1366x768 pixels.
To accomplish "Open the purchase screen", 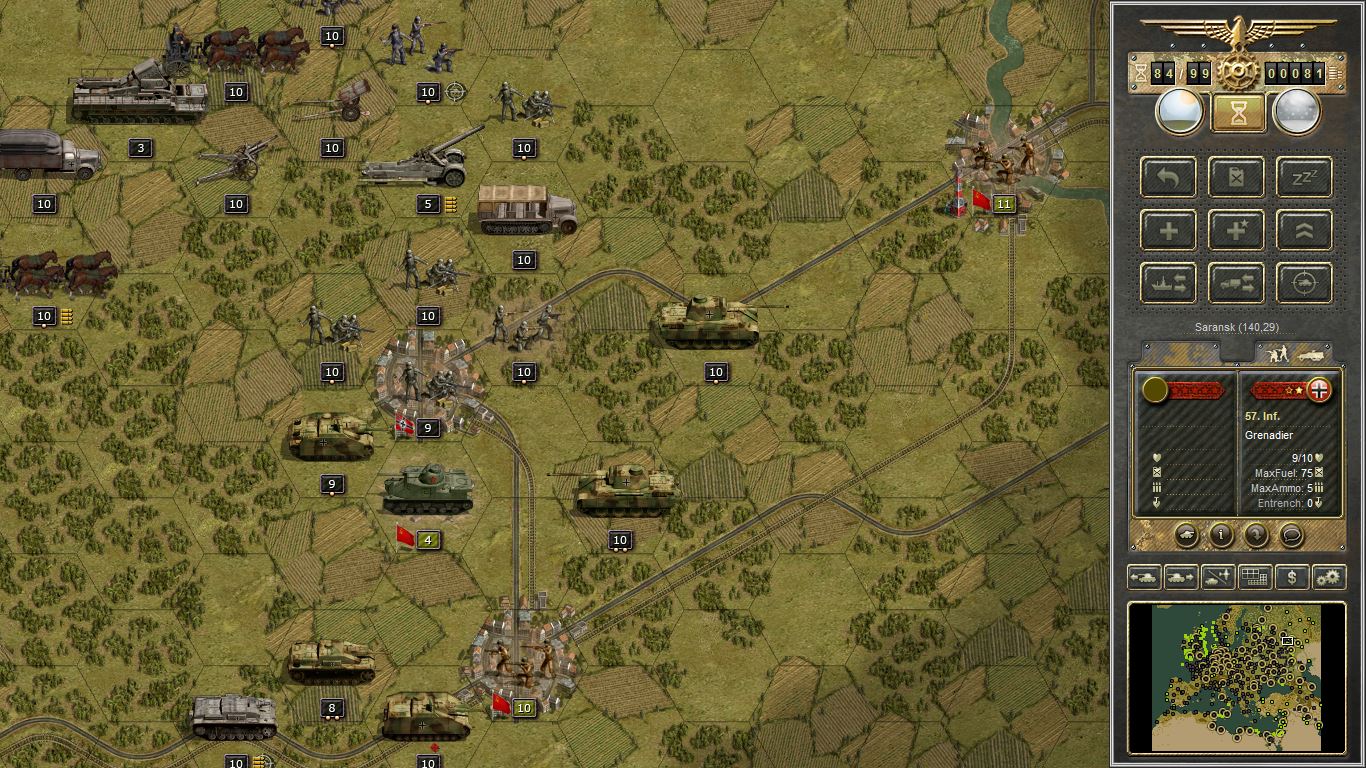I will click(x=1290, y=577).
